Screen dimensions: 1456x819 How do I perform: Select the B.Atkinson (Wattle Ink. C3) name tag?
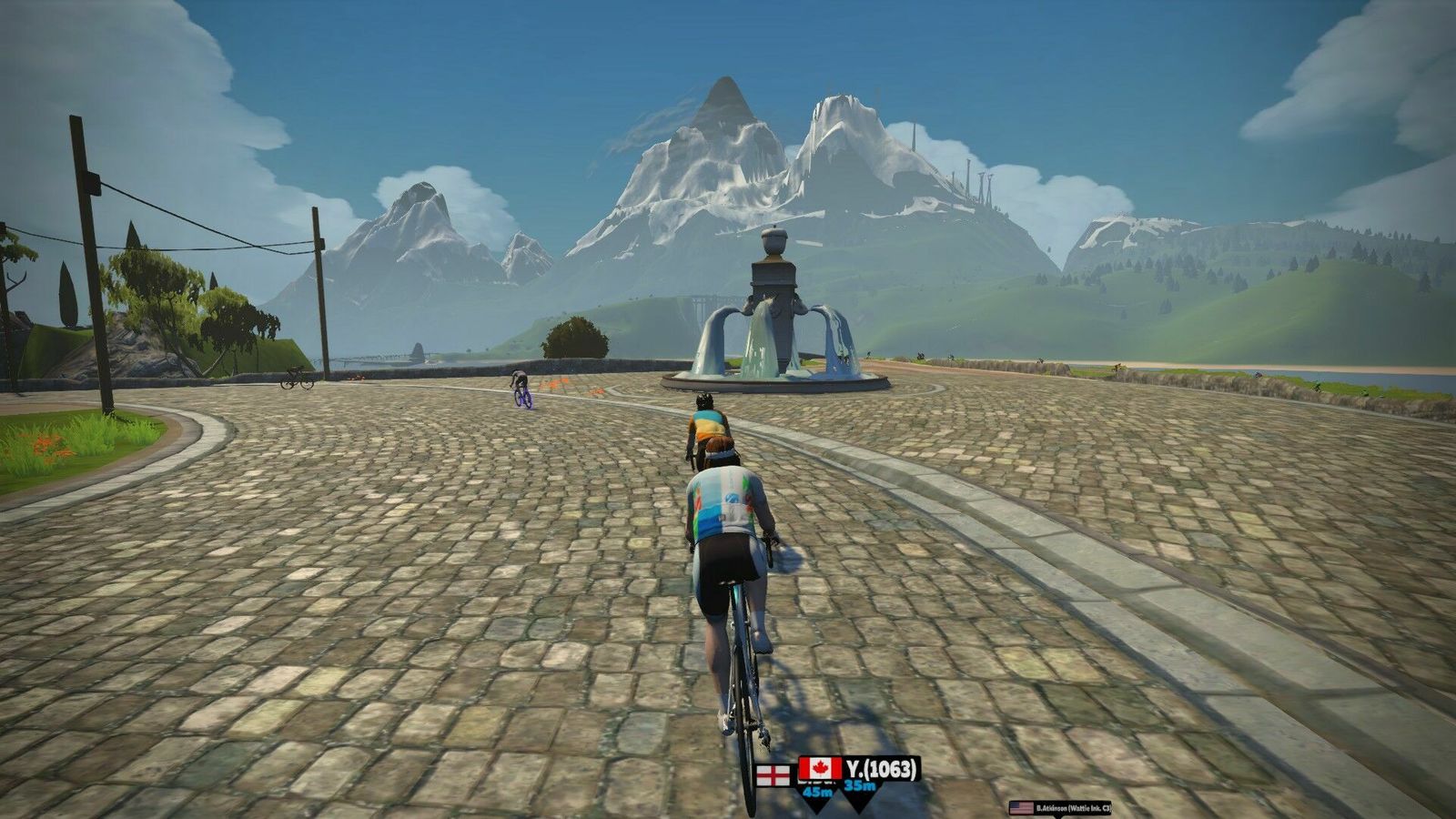point(1060,807)
